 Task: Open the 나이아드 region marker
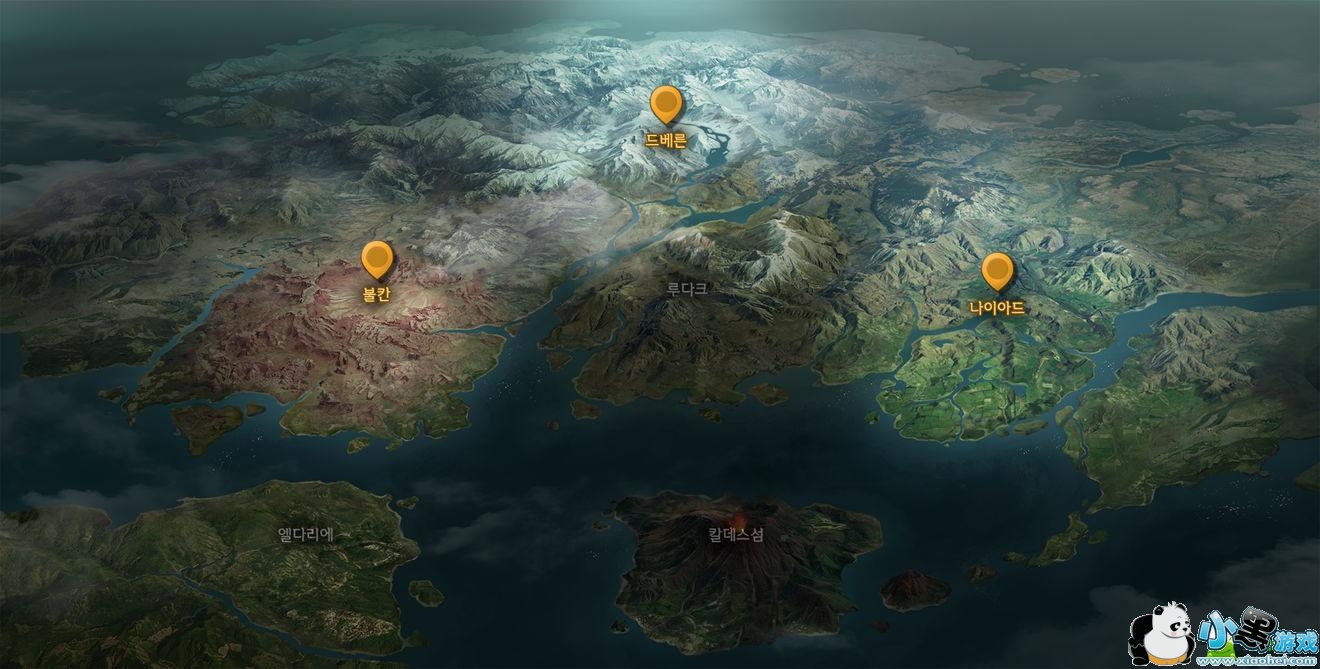997,272
